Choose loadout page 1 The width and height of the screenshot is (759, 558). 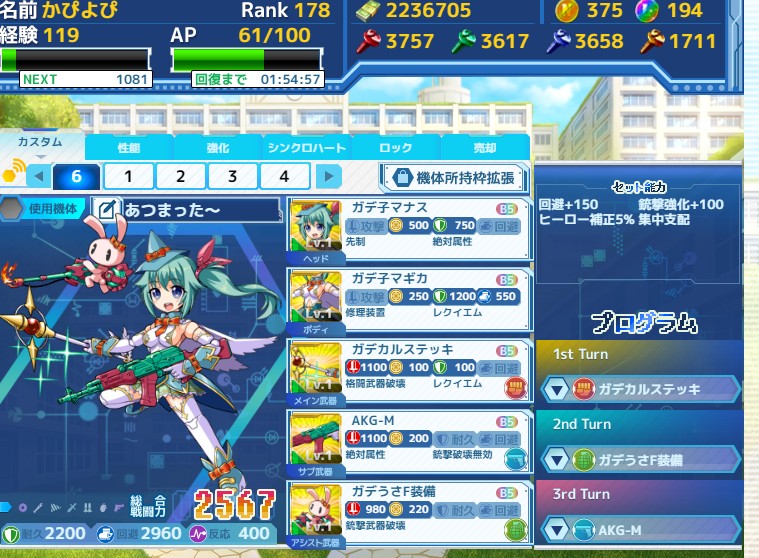[x=129, y=177]
